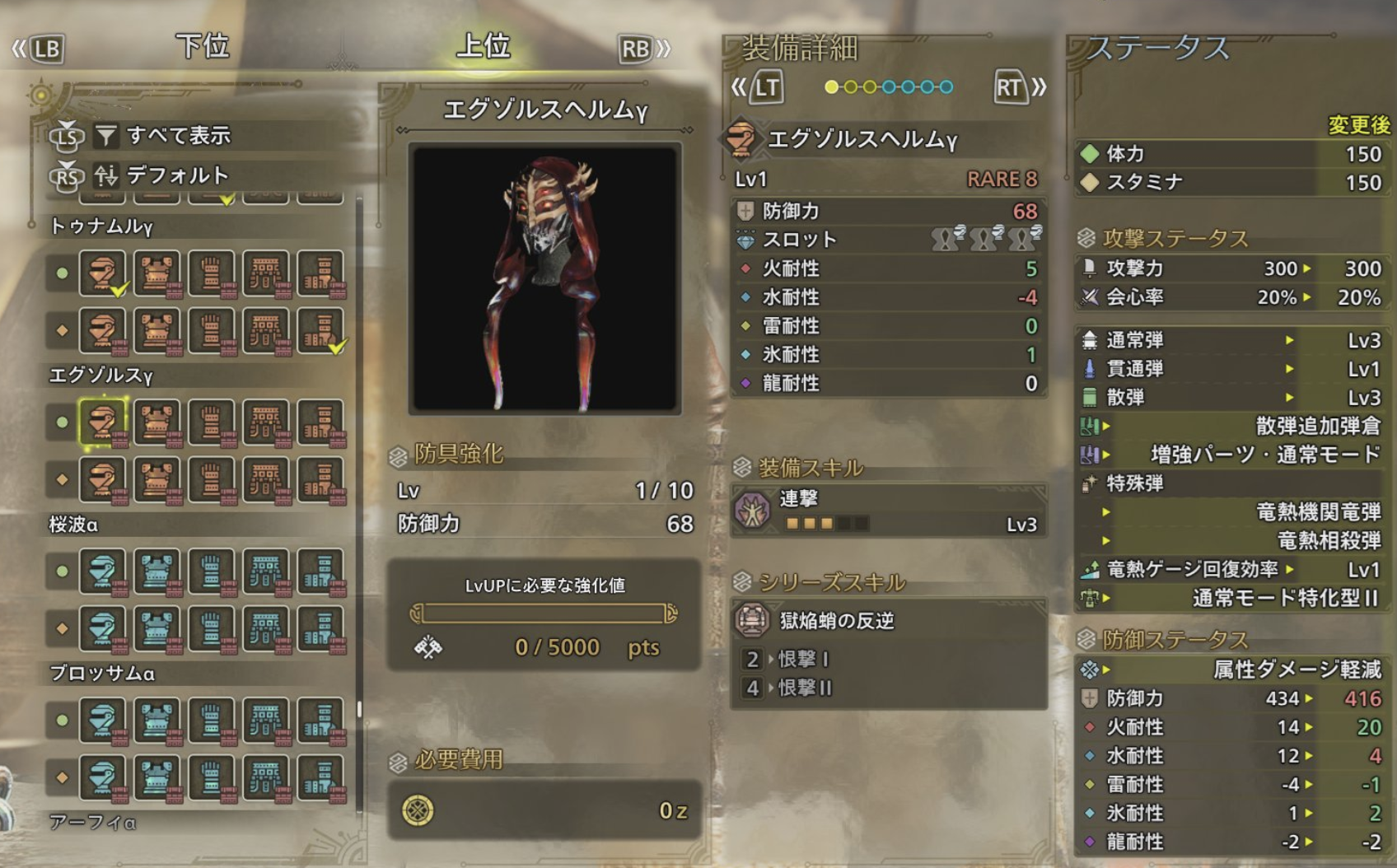This screenshot has width=1397, height=868.
Task: Choose エグゾルスγ waist armor in the diamond row
Action: pos(266,480)
